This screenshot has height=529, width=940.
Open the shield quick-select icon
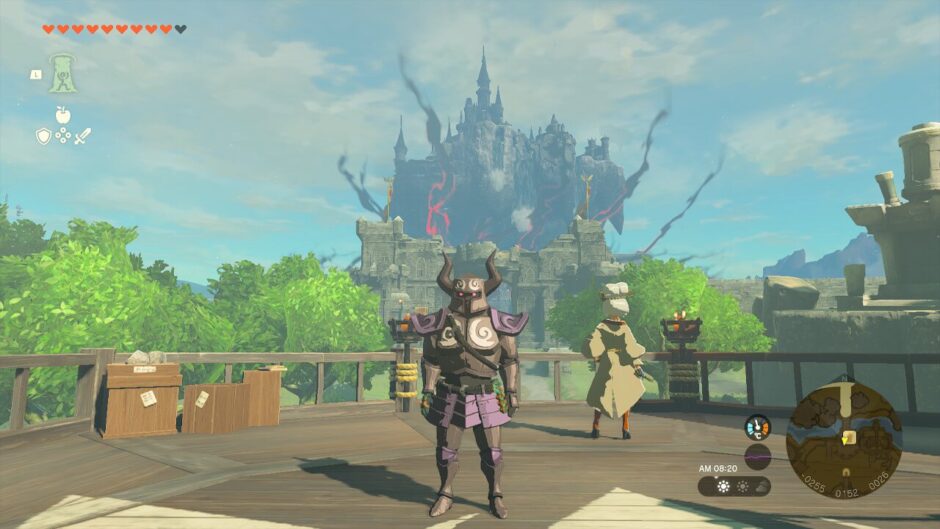point(43,135)
